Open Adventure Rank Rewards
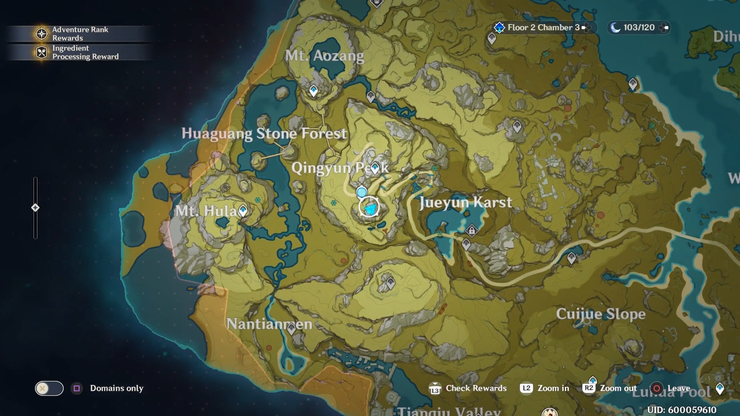Image resolution: width=740 pixels, height=416 pixels. [75, 33]
